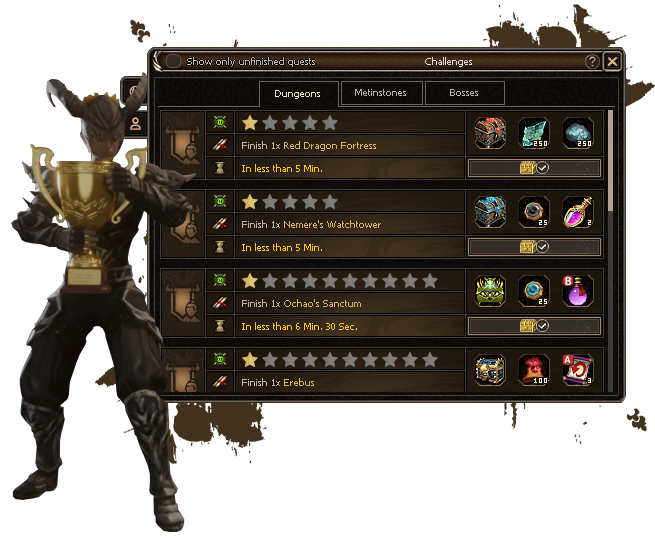The image size is (655, 549).
Task: Select the Finish 1x Erebus challenge row
Action: pyautogui.click(x=350, y=382)
